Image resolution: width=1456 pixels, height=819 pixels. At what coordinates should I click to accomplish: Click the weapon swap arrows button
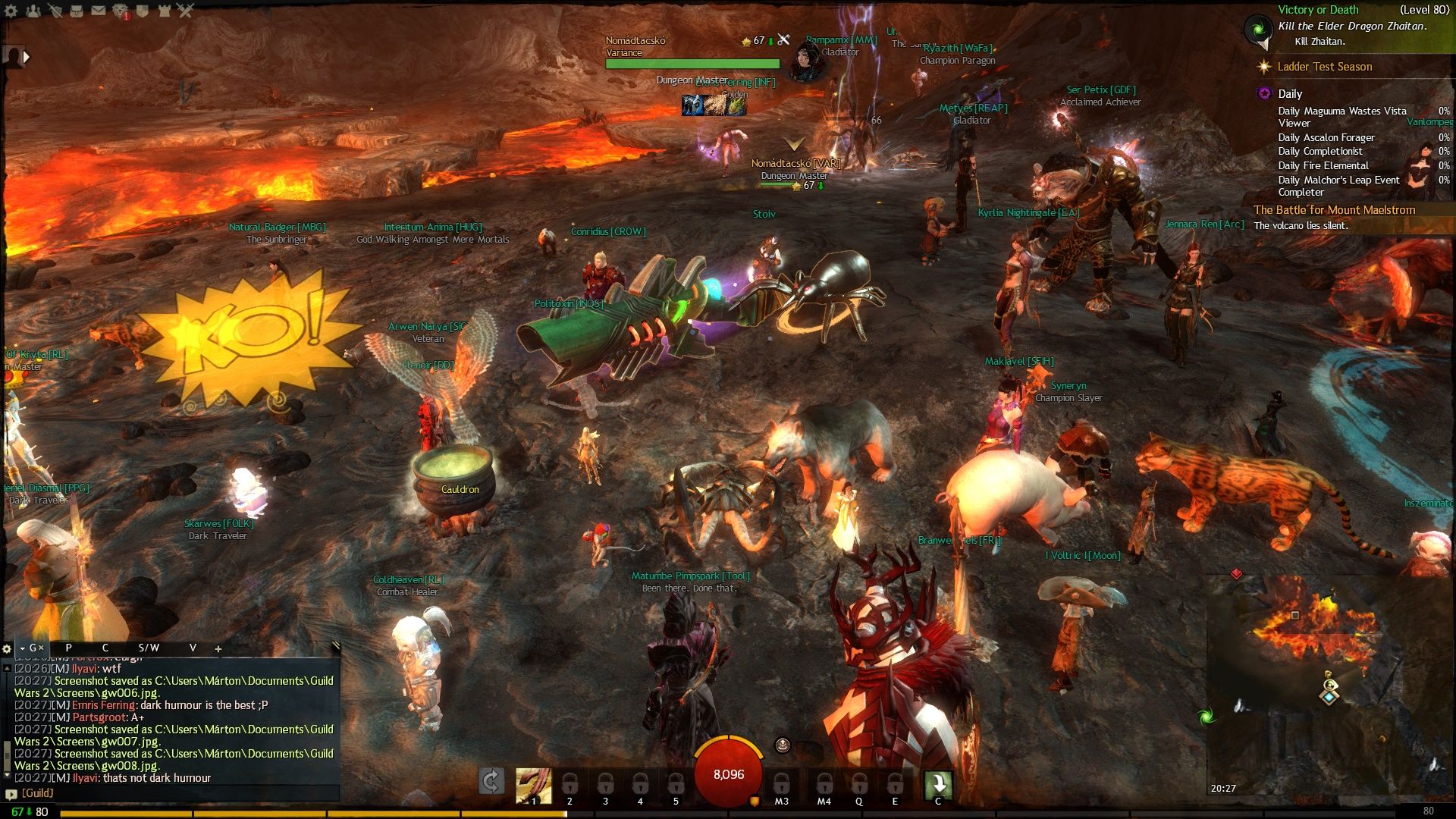click(491, 782)
